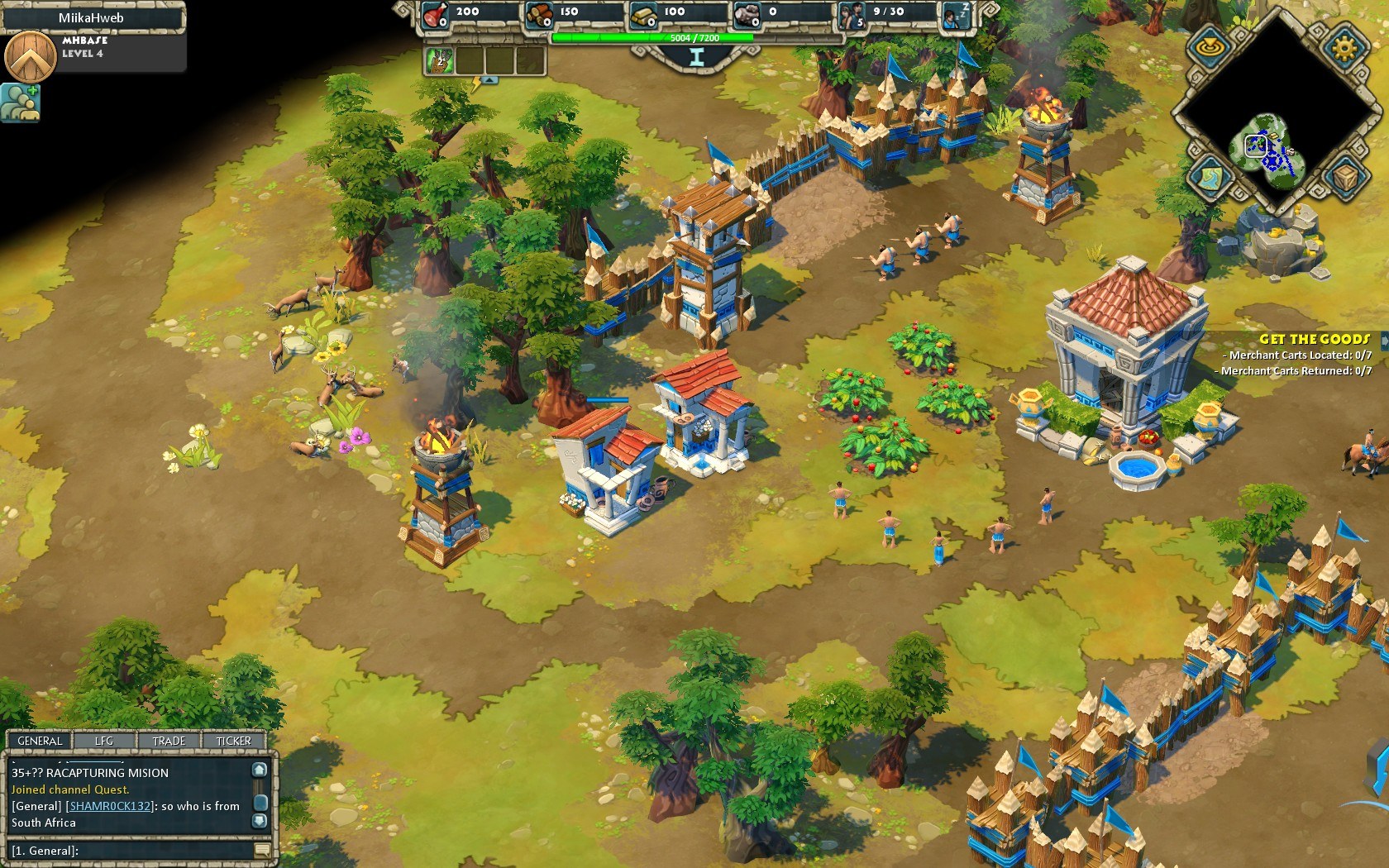Viewport: 1389px width, 868px height.
Task: Open the chat speech bubble button
Action: point(263,851)
